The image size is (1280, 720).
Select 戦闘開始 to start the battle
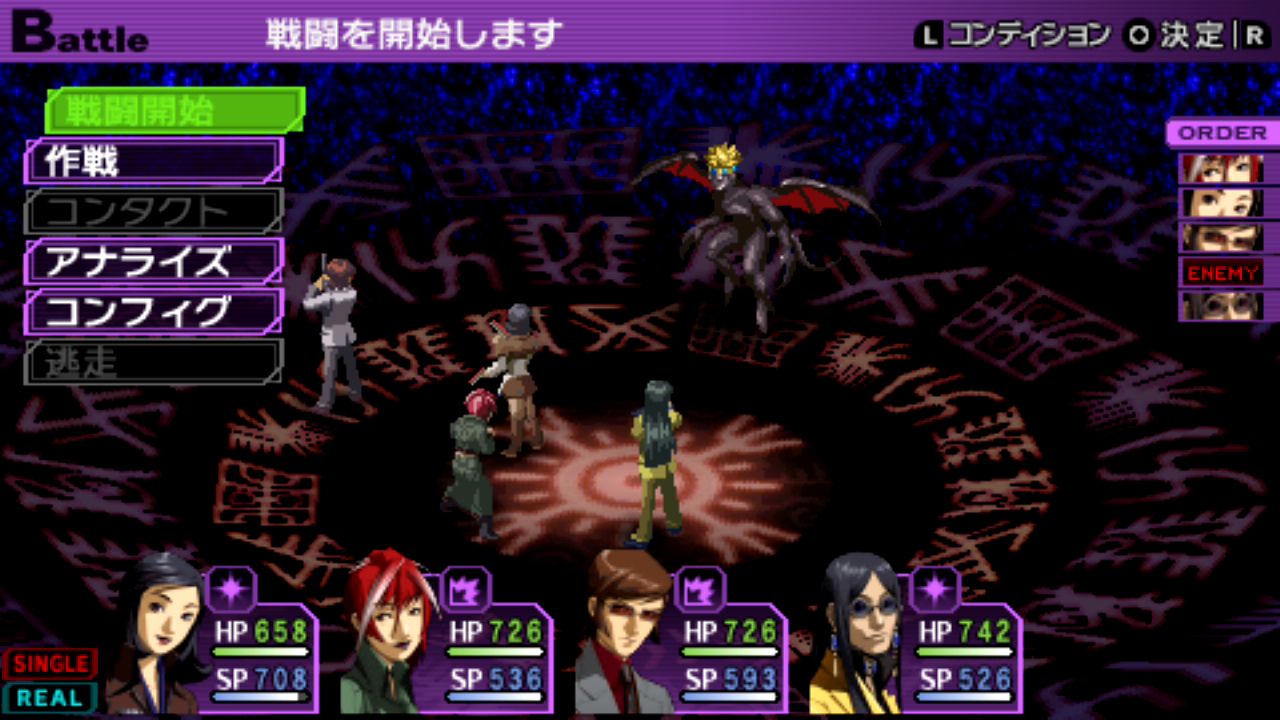click(175, 110)
